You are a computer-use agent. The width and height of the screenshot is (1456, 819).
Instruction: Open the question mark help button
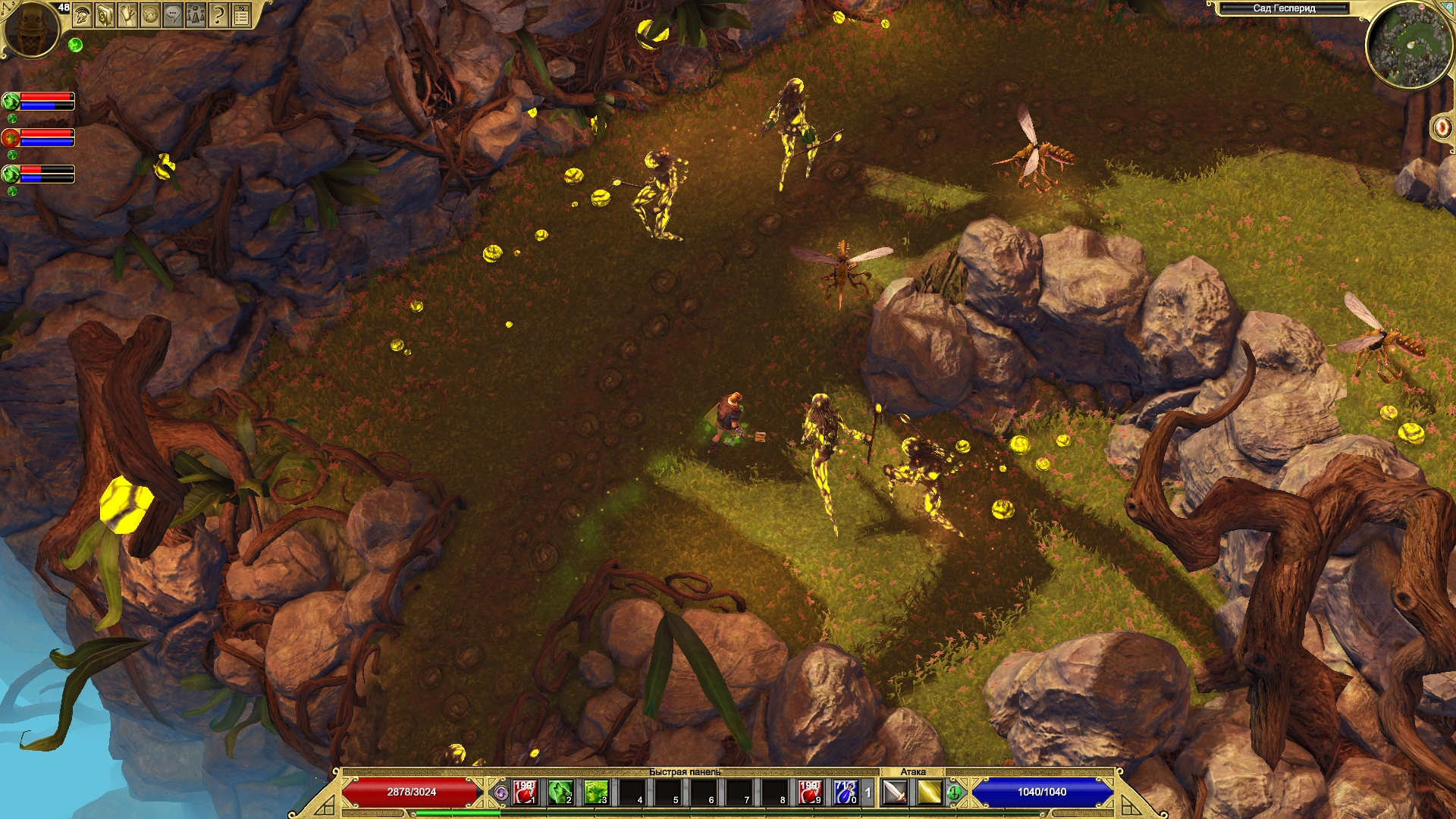(218, 15)
